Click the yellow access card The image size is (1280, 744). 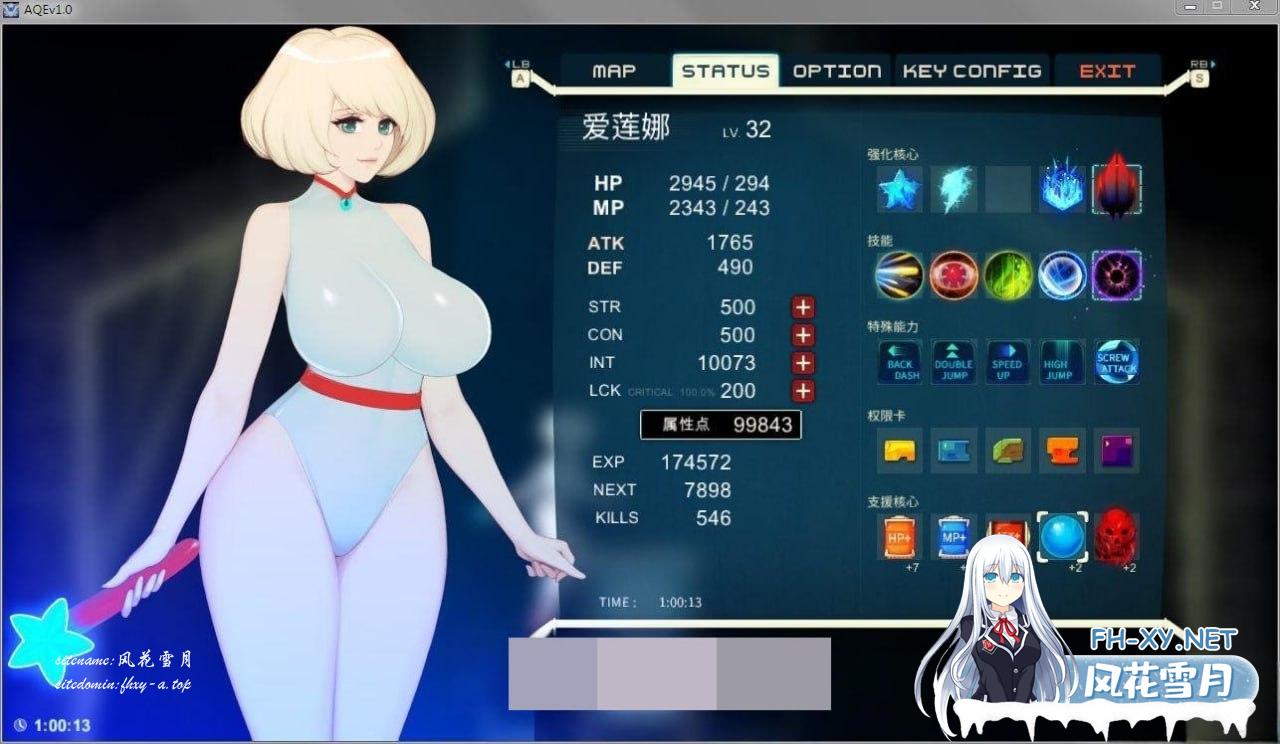tap(900, 451)
